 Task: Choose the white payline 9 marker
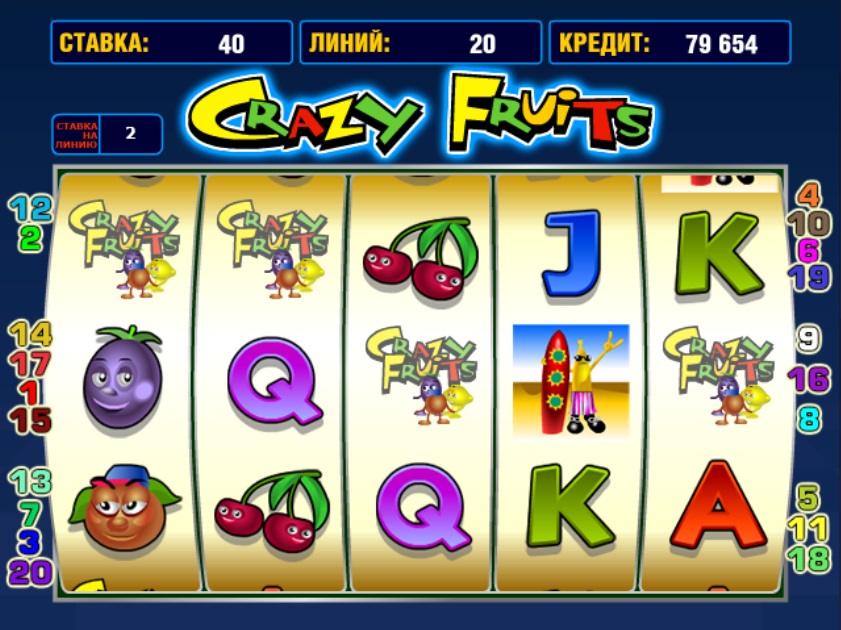[x=808, y=339]
